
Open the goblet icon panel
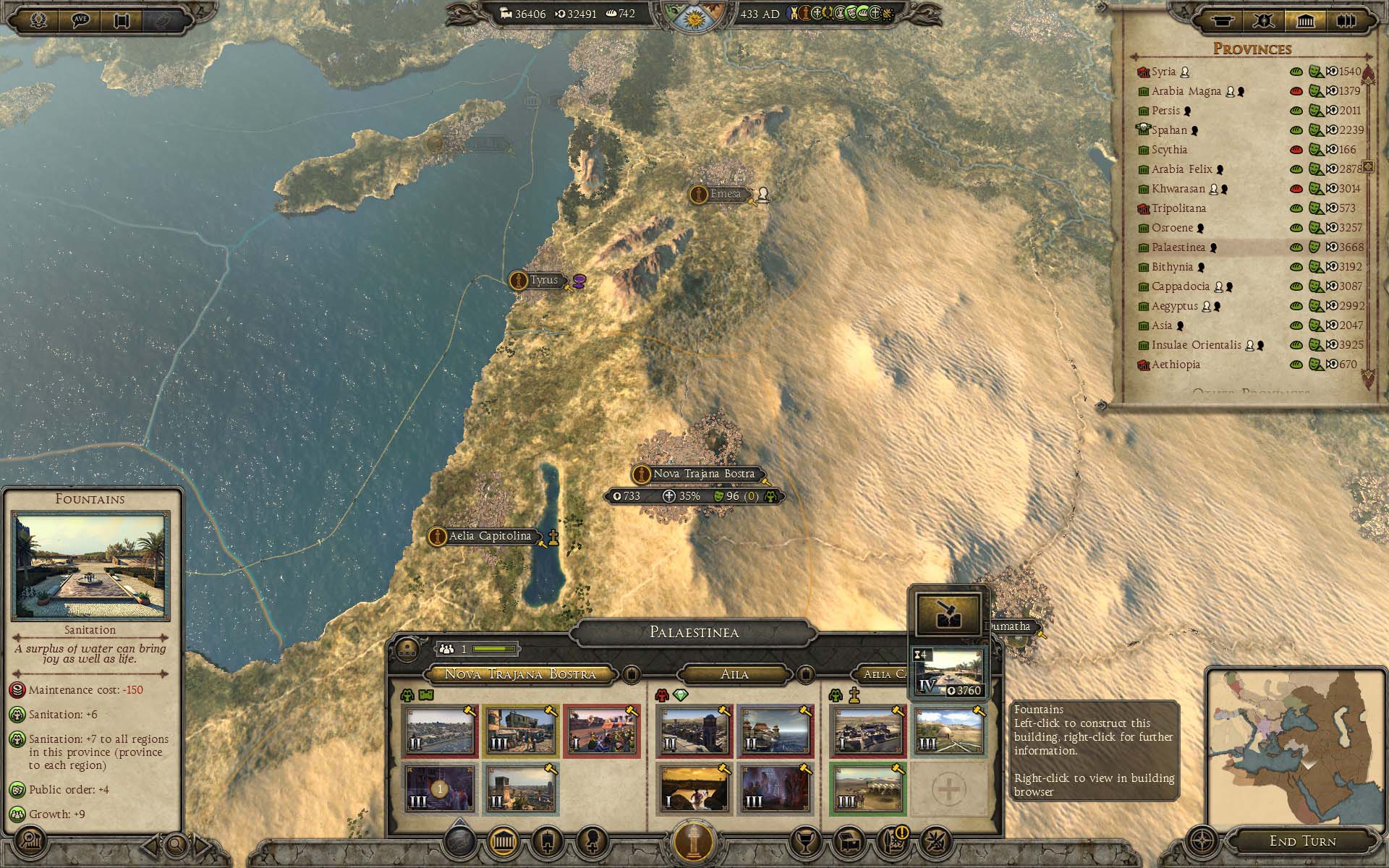807,841
